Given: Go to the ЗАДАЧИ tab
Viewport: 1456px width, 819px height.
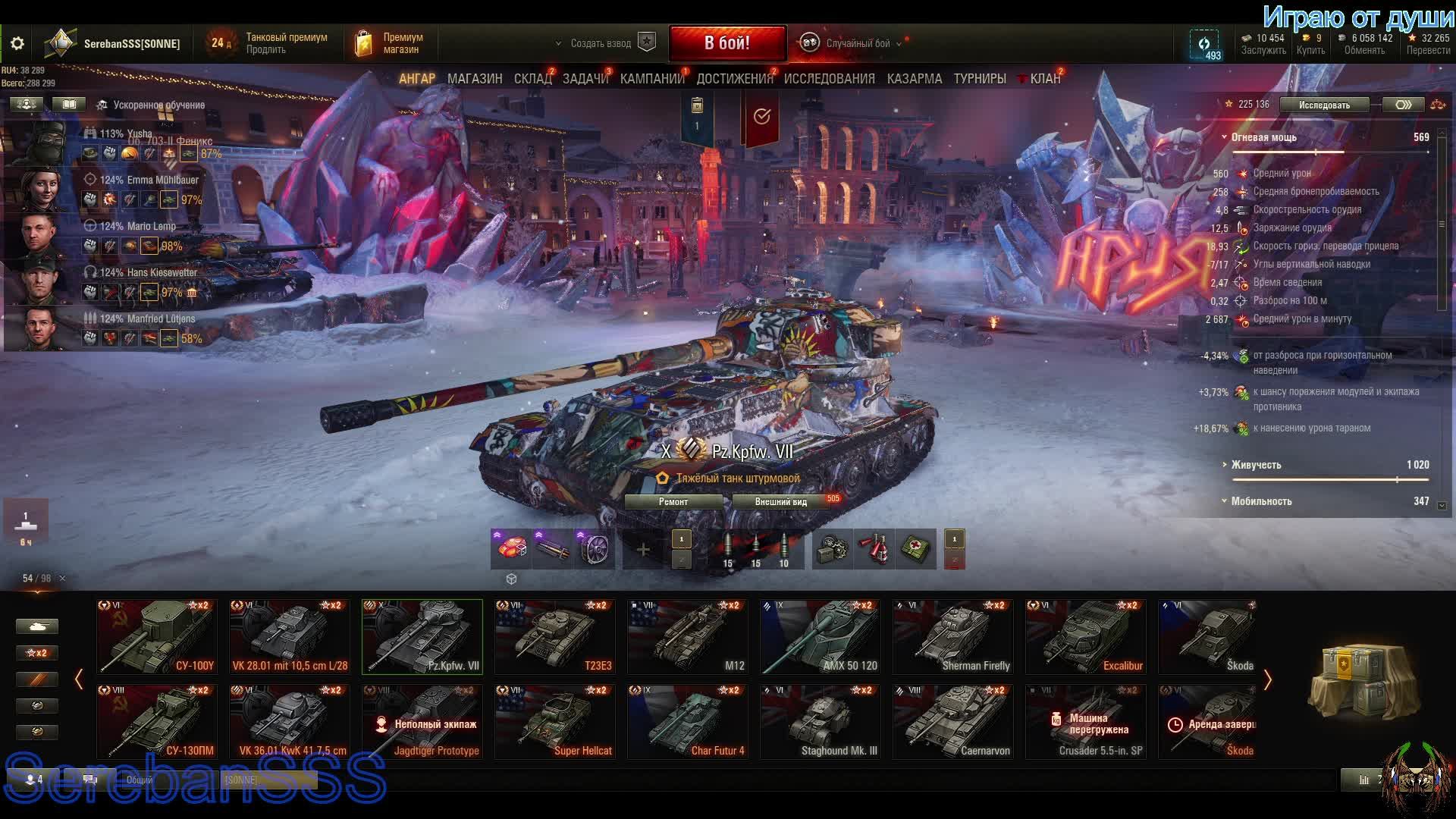Looking at the screenshot, I should click(585, 79).
